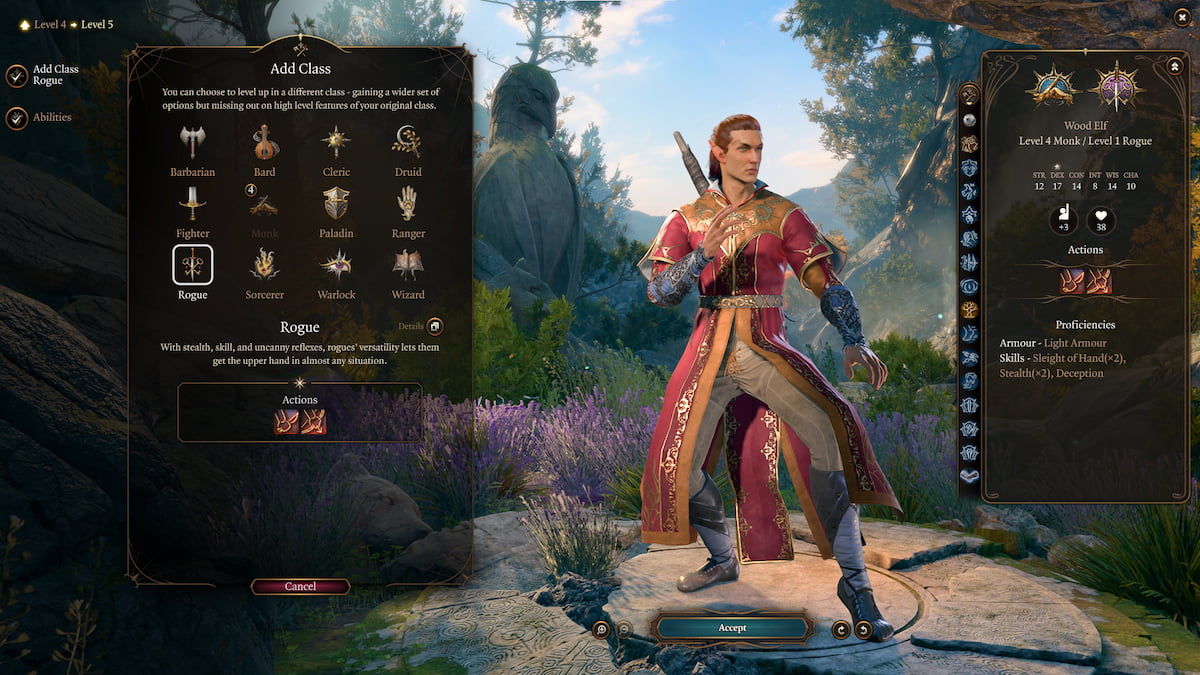The width and height of the screenshot is (1200, 675).
Task: Close the level up screen
Action: (x=1181, y=18)
